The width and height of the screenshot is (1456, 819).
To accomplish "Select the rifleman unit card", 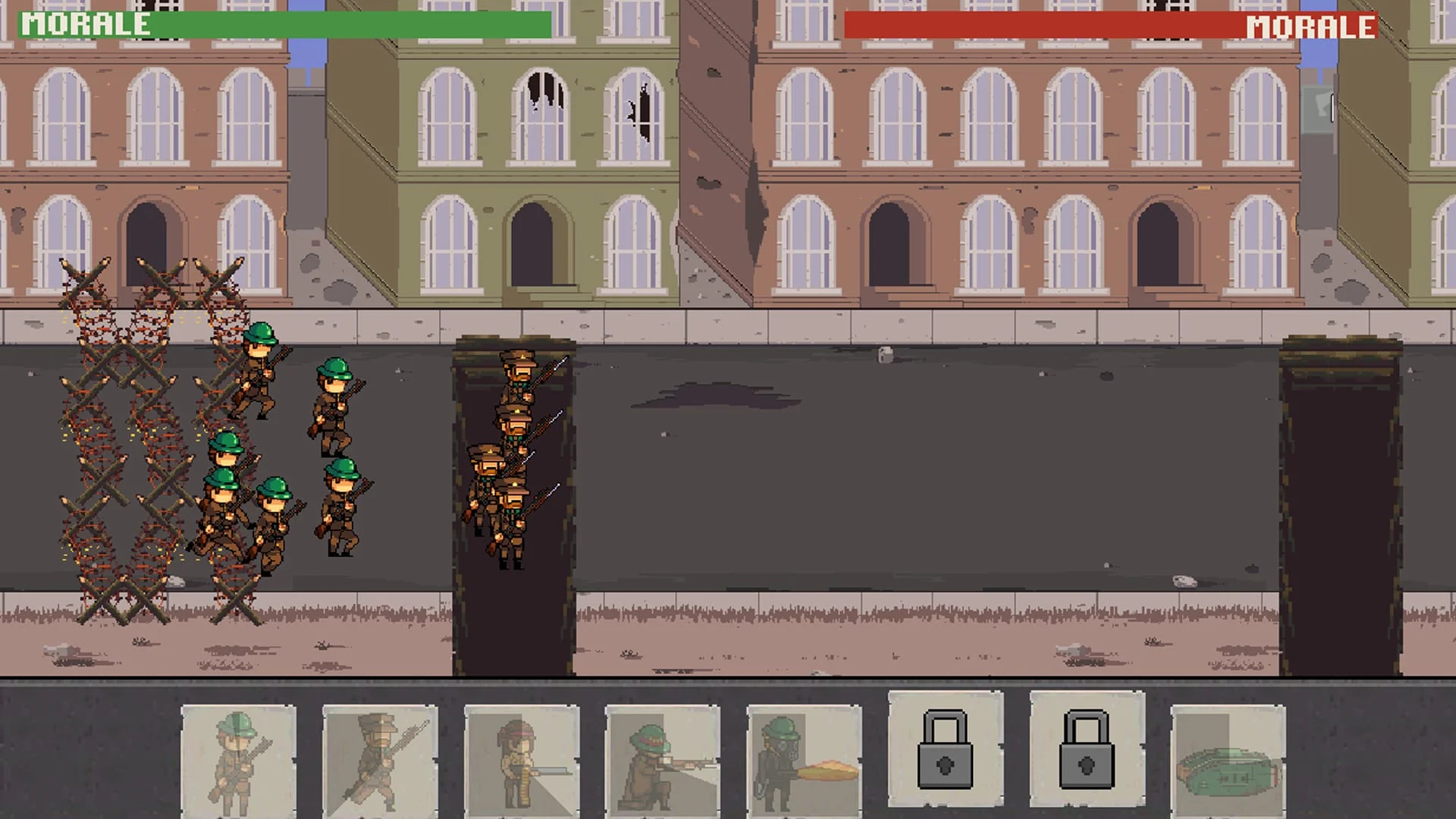I will tap(239, 762).
